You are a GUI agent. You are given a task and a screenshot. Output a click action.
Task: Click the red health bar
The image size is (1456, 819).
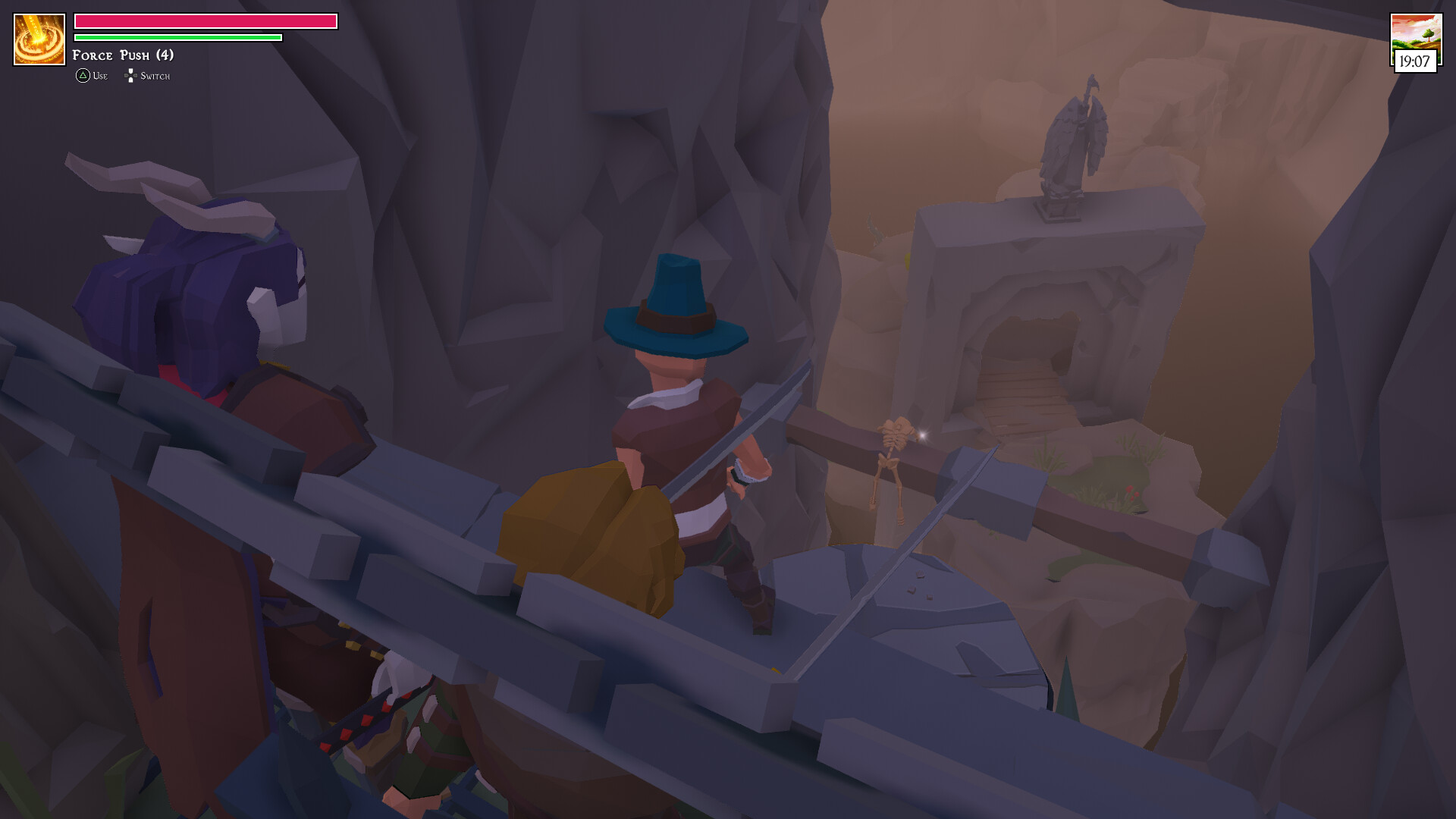205,22
